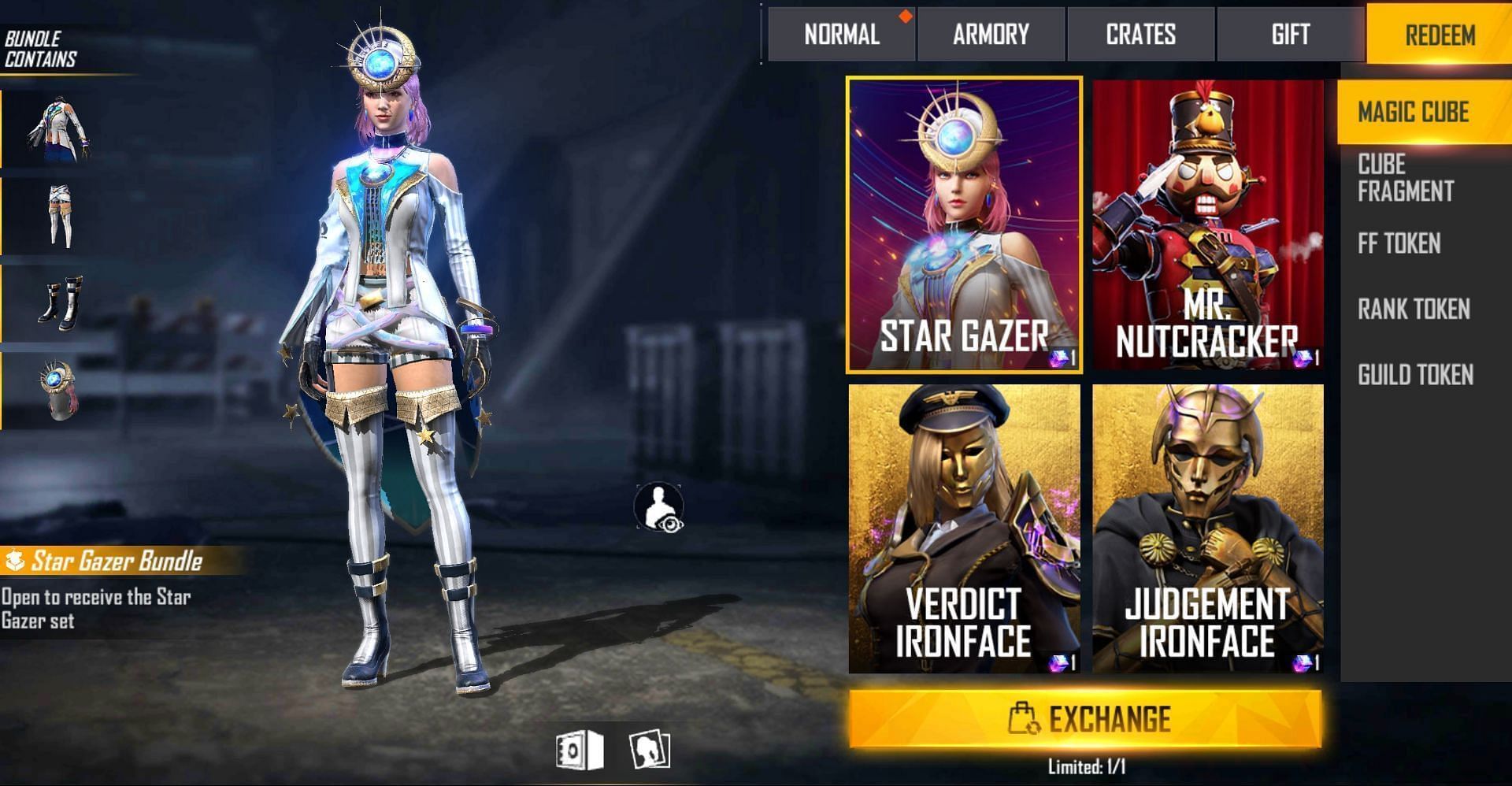Switch to the ARMORY tab

tap(991, 34)
